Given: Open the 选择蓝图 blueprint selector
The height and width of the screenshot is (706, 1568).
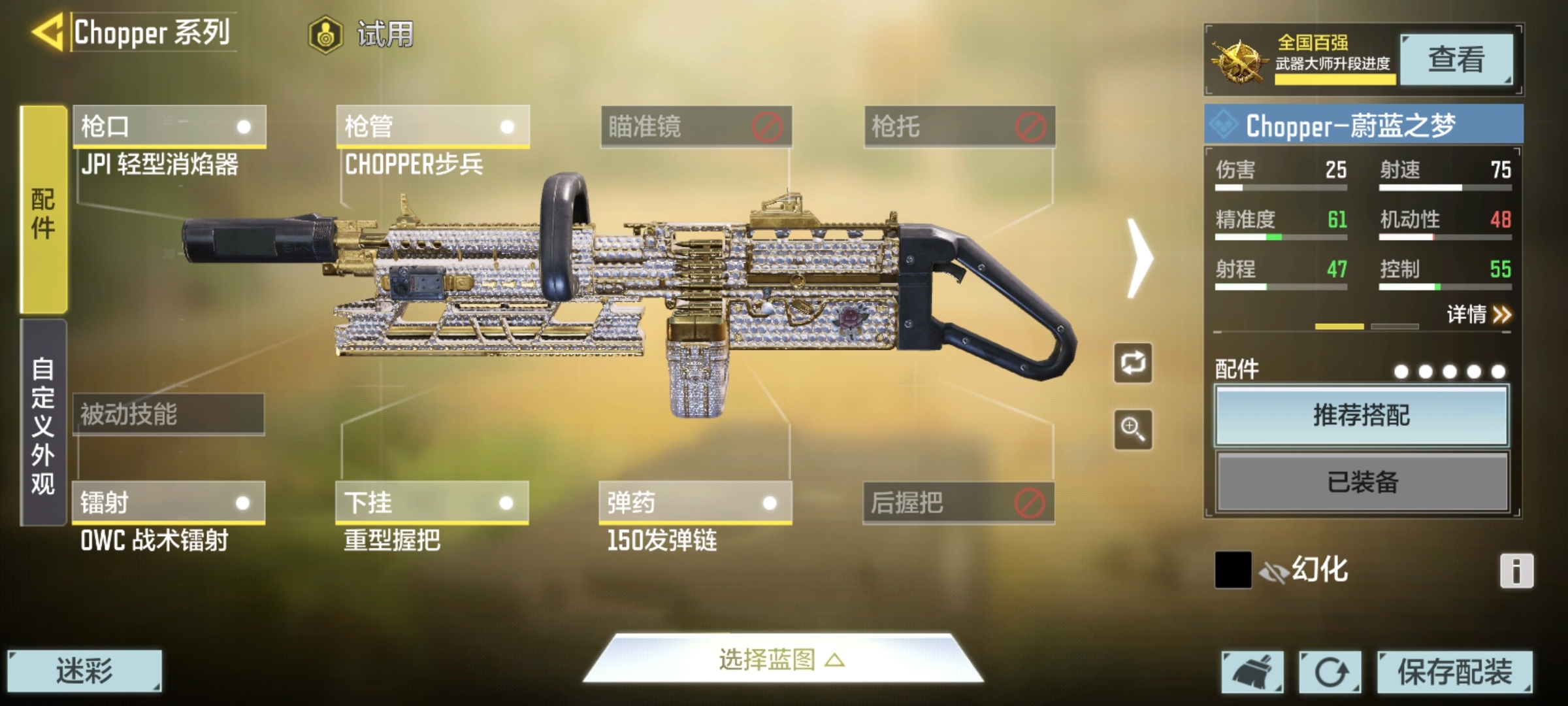Looking at the screenshot, I should [x=783, y=660].
